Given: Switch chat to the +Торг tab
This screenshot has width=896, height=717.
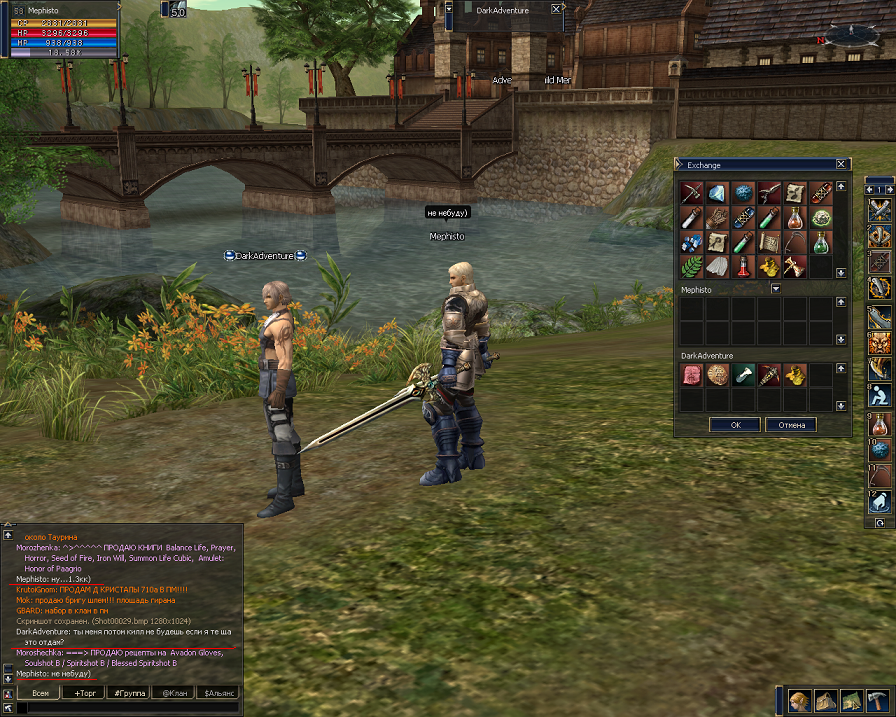Looking at the screenshot, I should pyautogui.click(x=82, y=692).
